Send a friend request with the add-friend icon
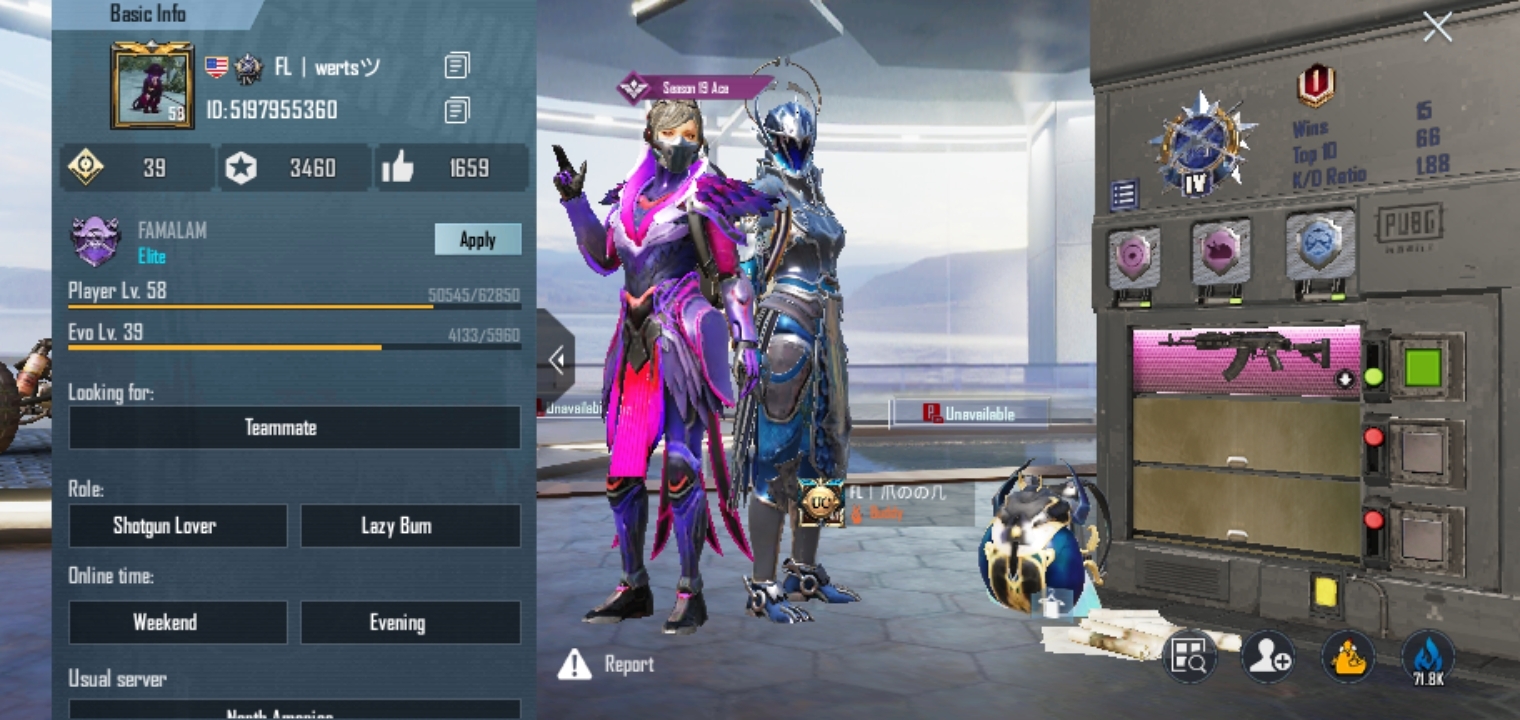Image resolution: width=1520 pixels, height=720 pixels. point(1267,657)
